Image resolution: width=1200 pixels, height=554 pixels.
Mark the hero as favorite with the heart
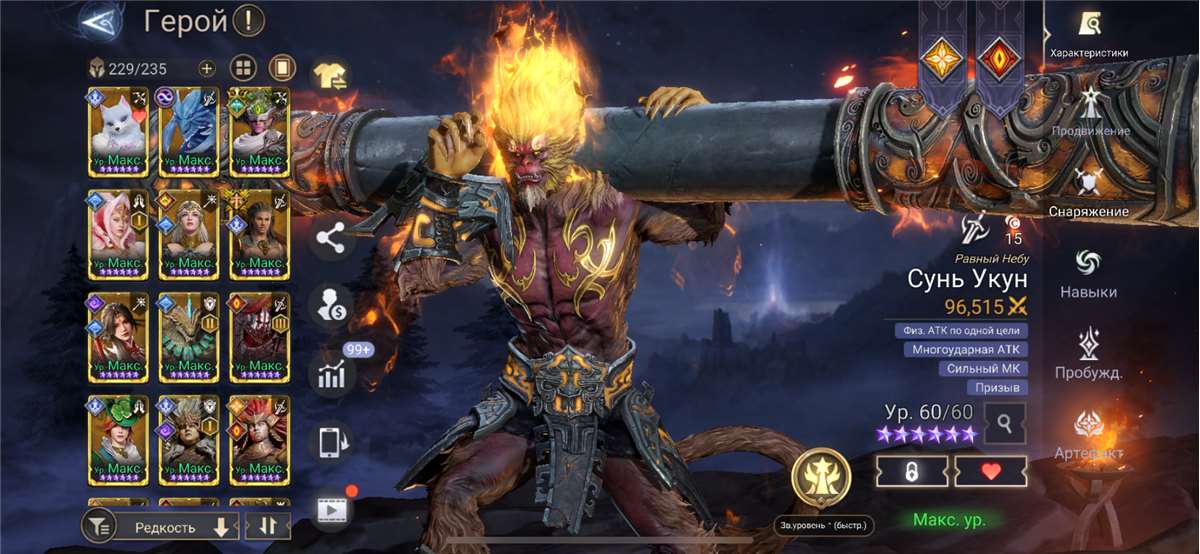990,472
